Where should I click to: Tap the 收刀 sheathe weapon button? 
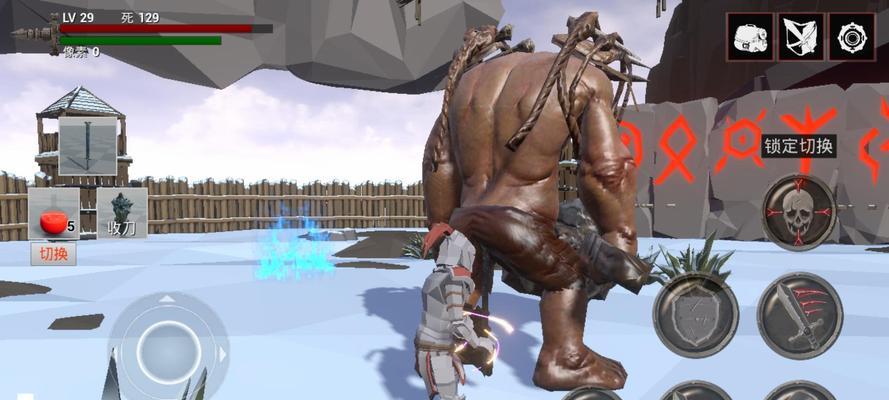tap(122, 214)
